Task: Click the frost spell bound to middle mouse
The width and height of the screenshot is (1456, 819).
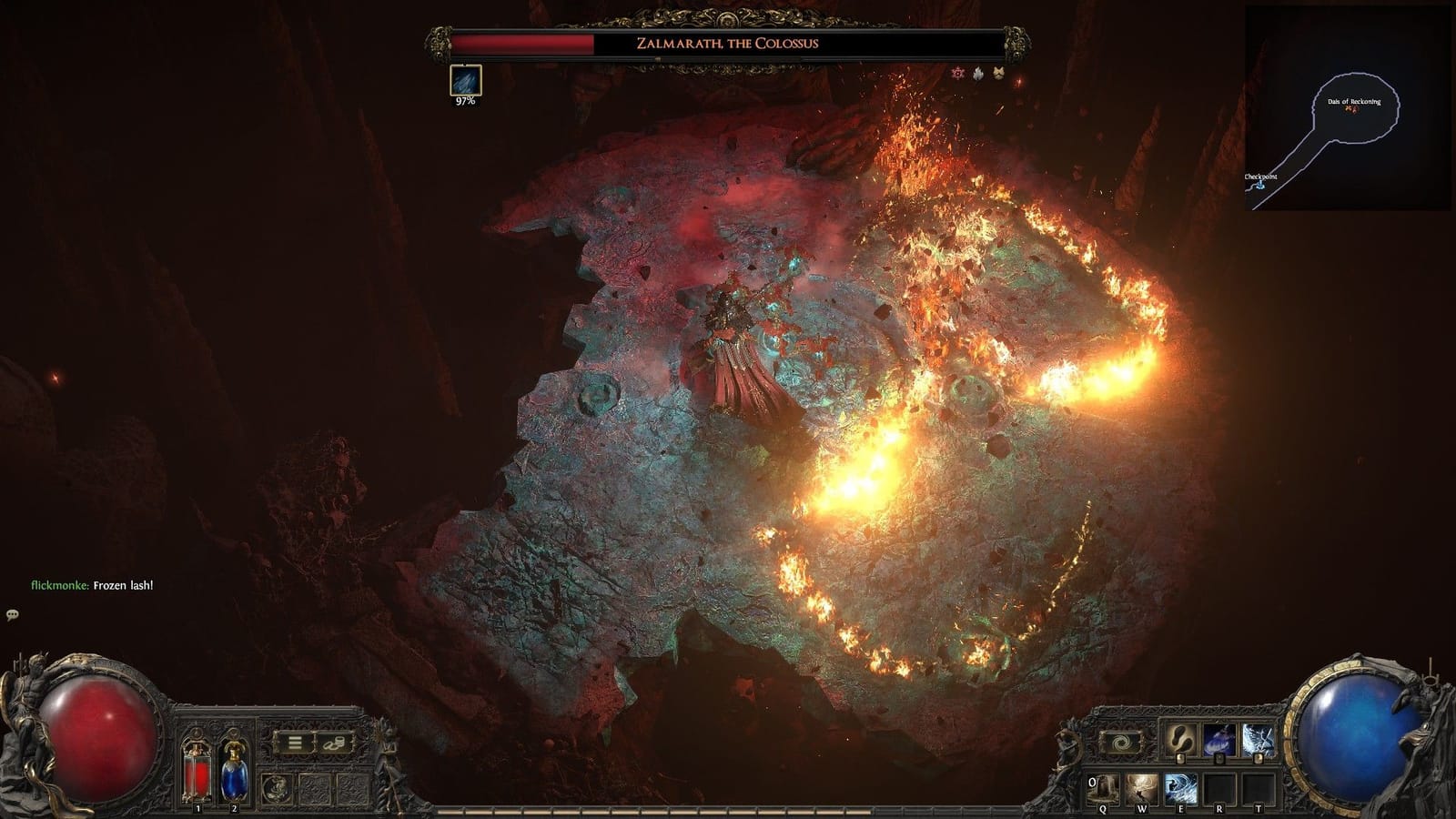Action: (1219, 739)
